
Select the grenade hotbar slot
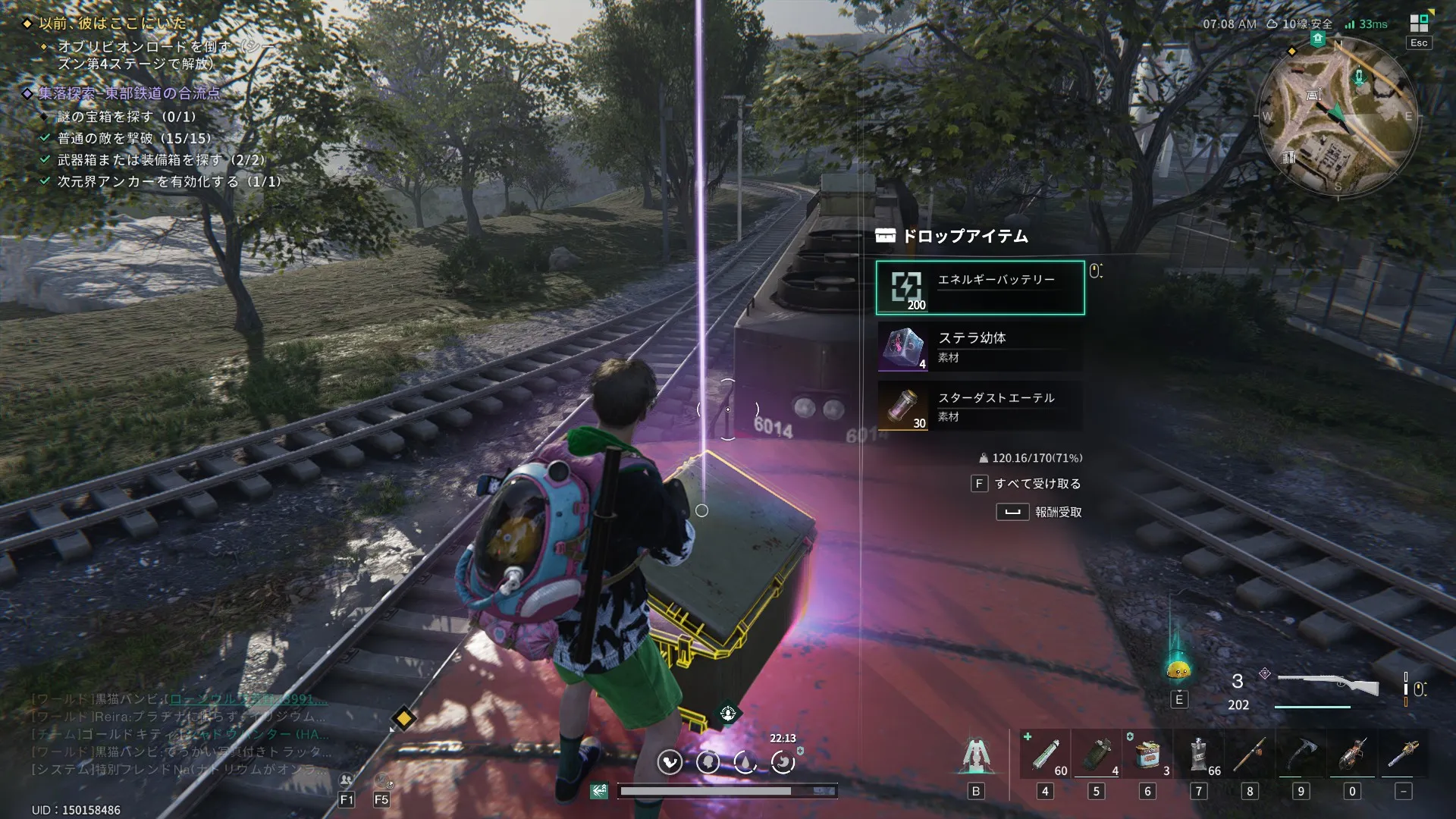1096,755
